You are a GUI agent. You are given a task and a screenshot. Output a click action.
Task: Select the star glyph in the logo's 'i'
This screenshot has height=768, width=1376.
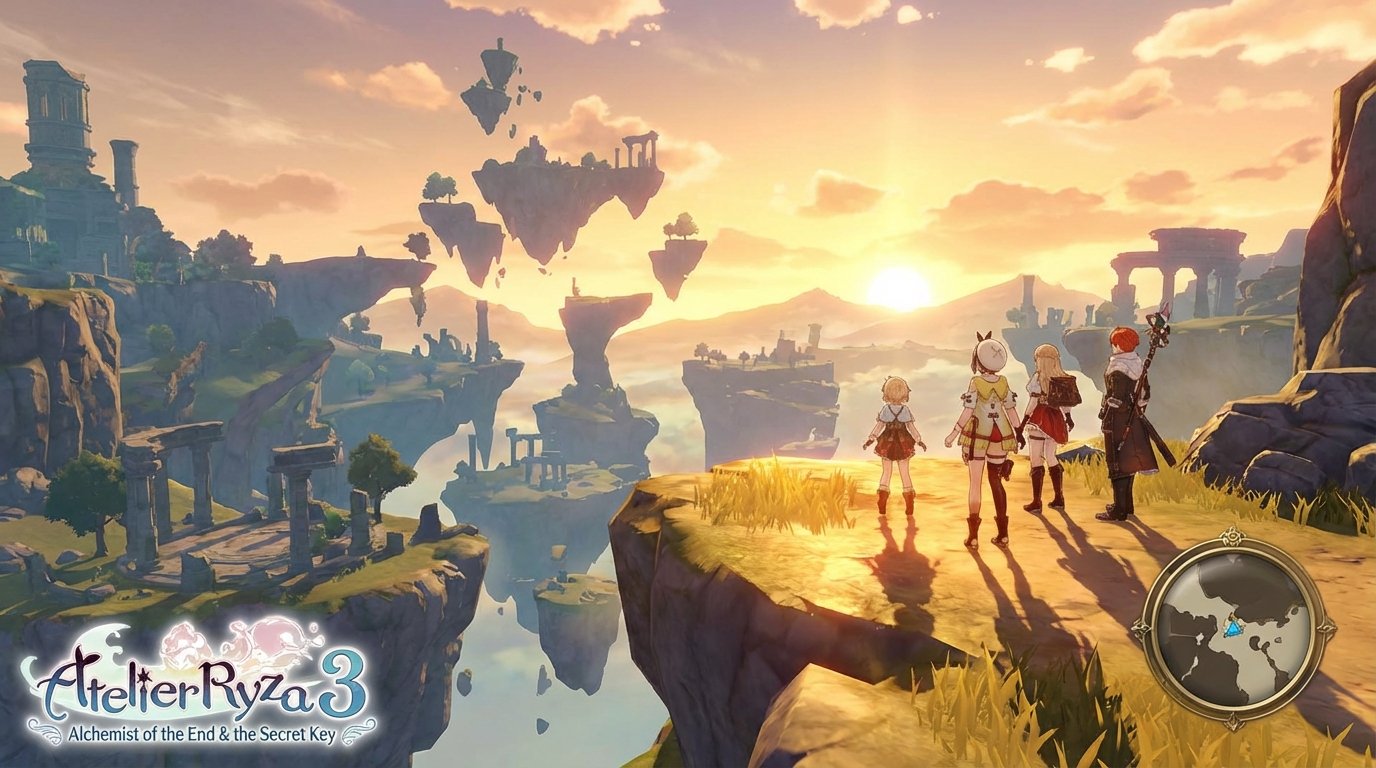[x=143, y=677]
